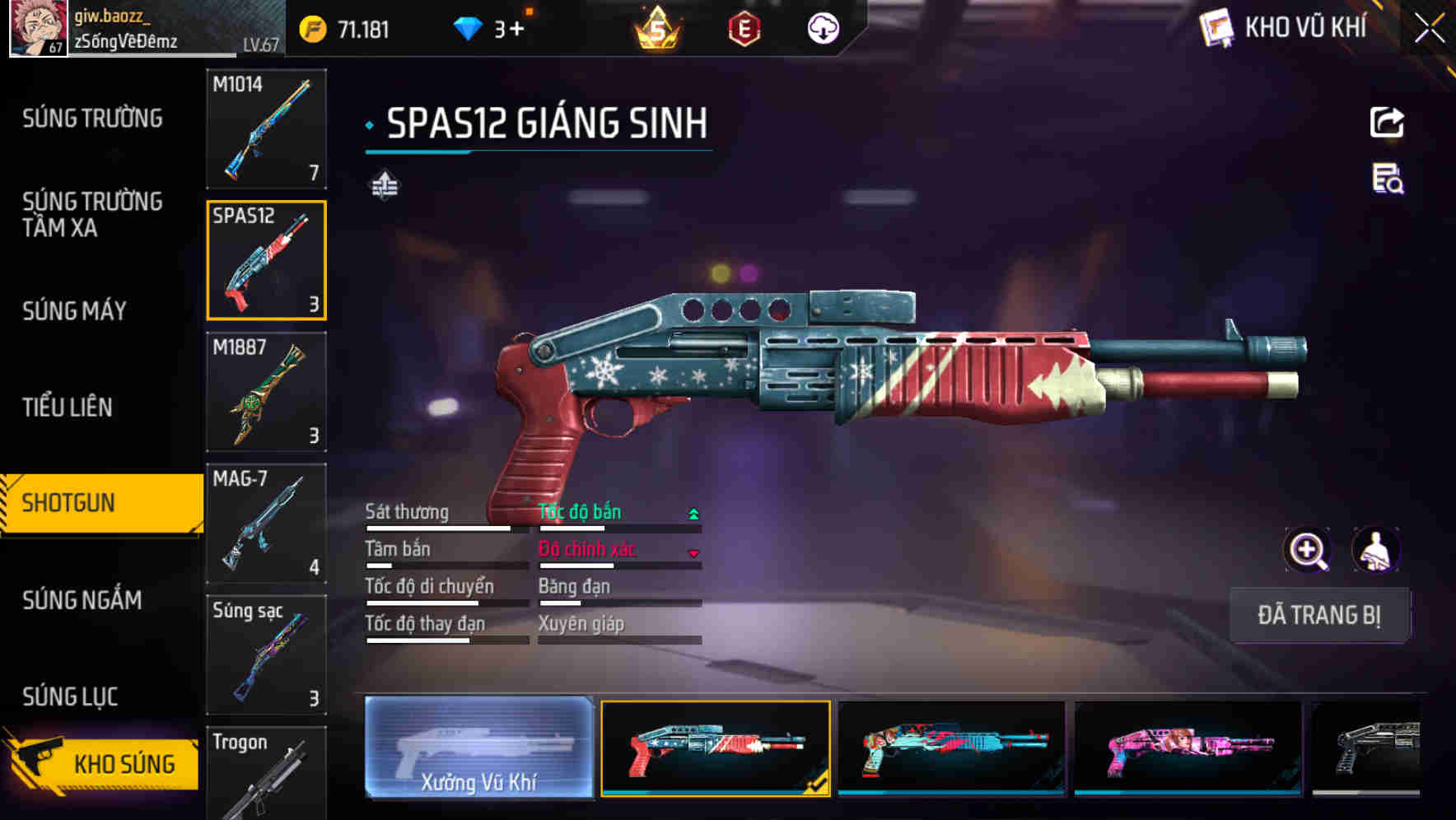The image size is (1456, 820).
Task: Preview weapon on character model
Action: click(x=1375, y=550)
